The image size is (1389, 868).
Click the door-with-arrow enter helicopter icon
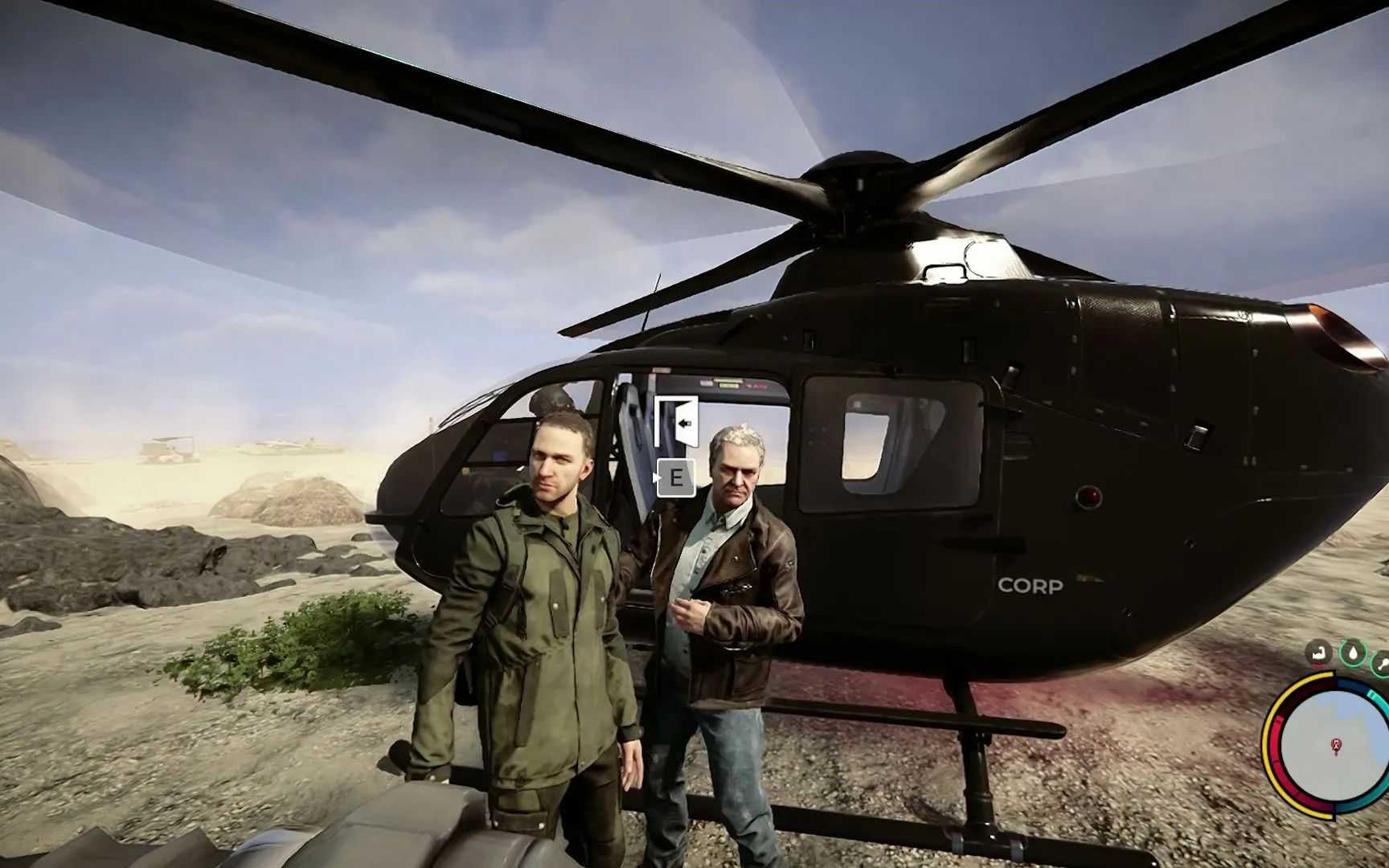click(x=676, y=421)
